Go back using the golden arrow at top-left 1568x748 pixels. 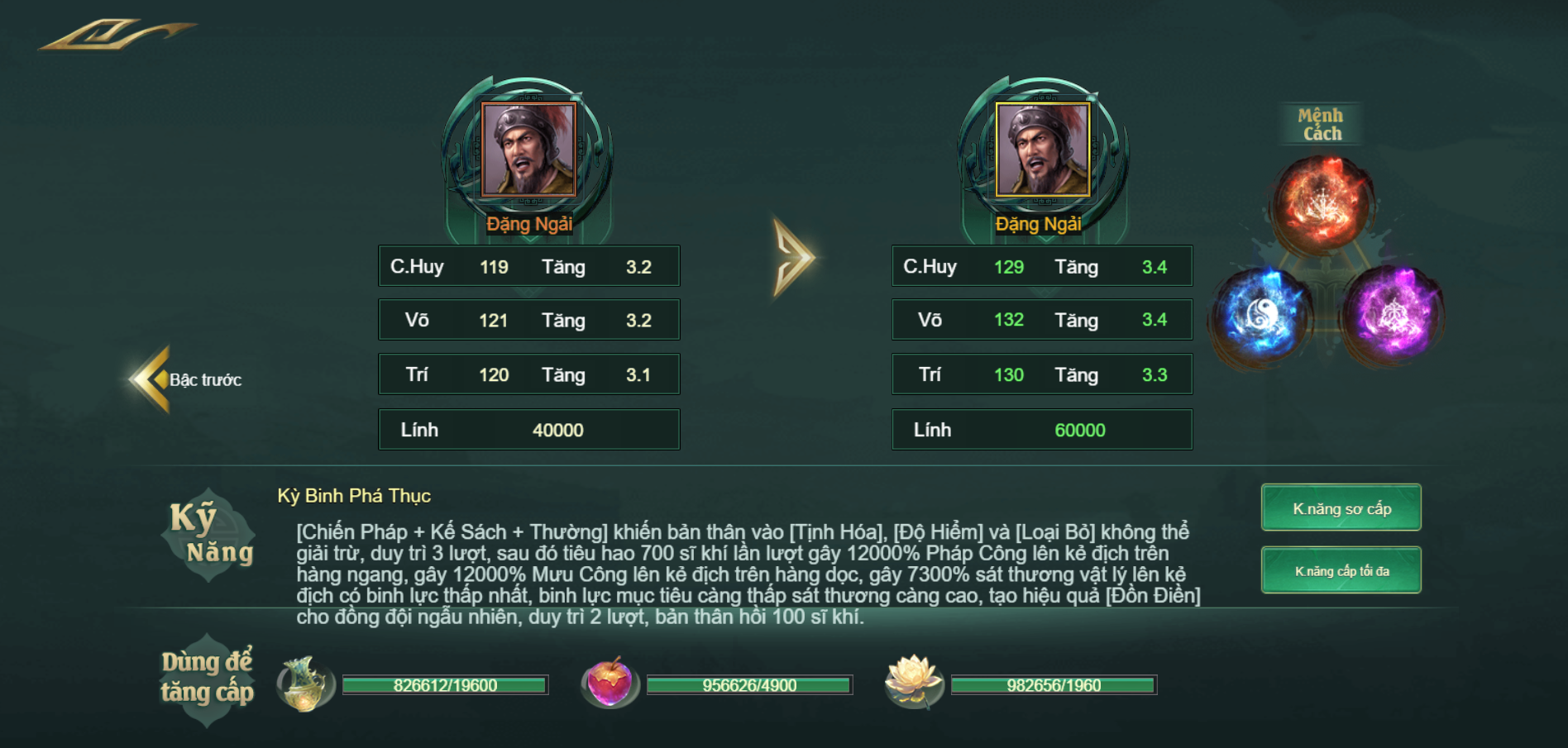(x=116, y=35)
